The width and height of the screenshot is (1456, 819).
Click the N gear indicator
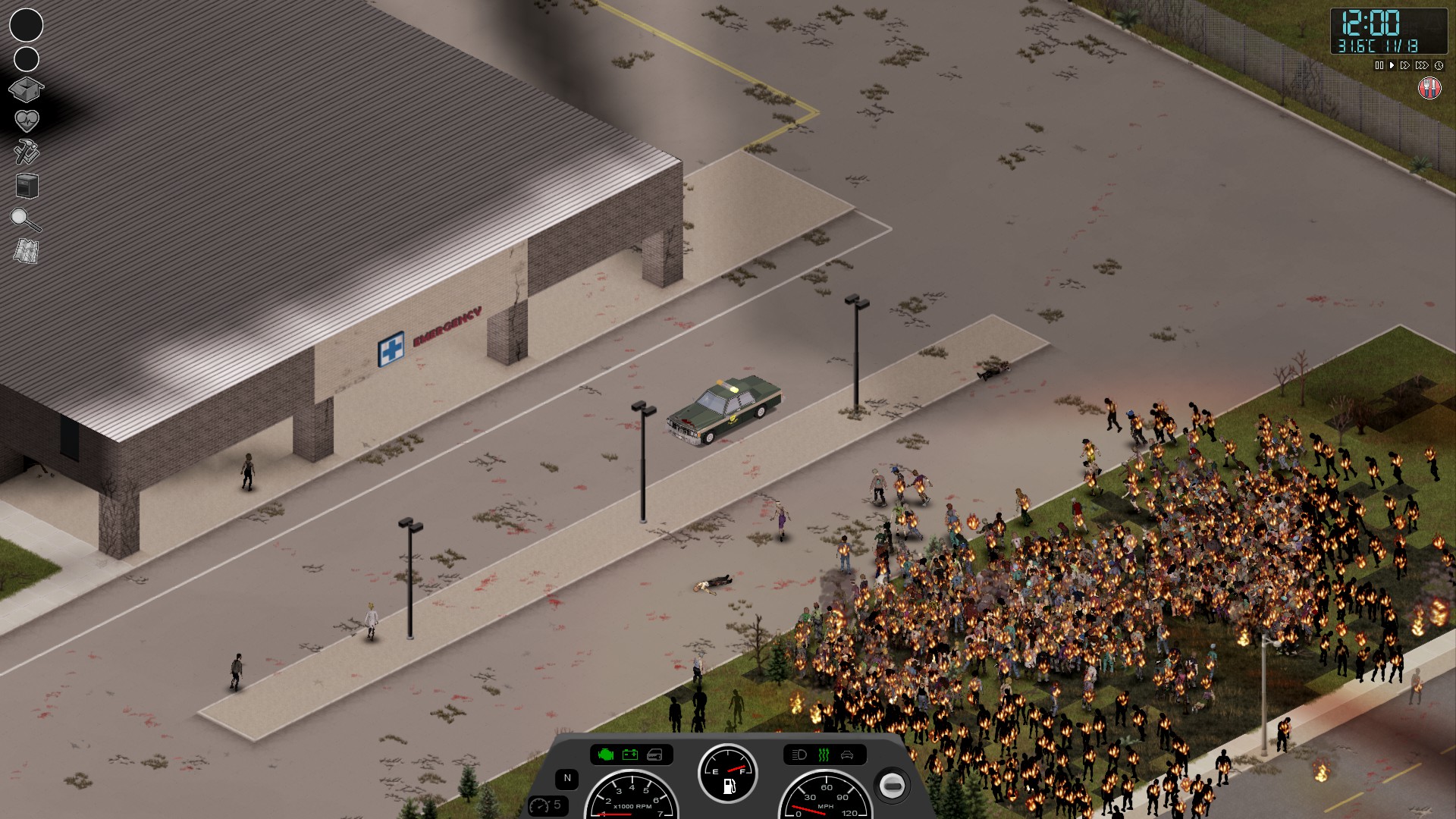click(x=566, y=778)
